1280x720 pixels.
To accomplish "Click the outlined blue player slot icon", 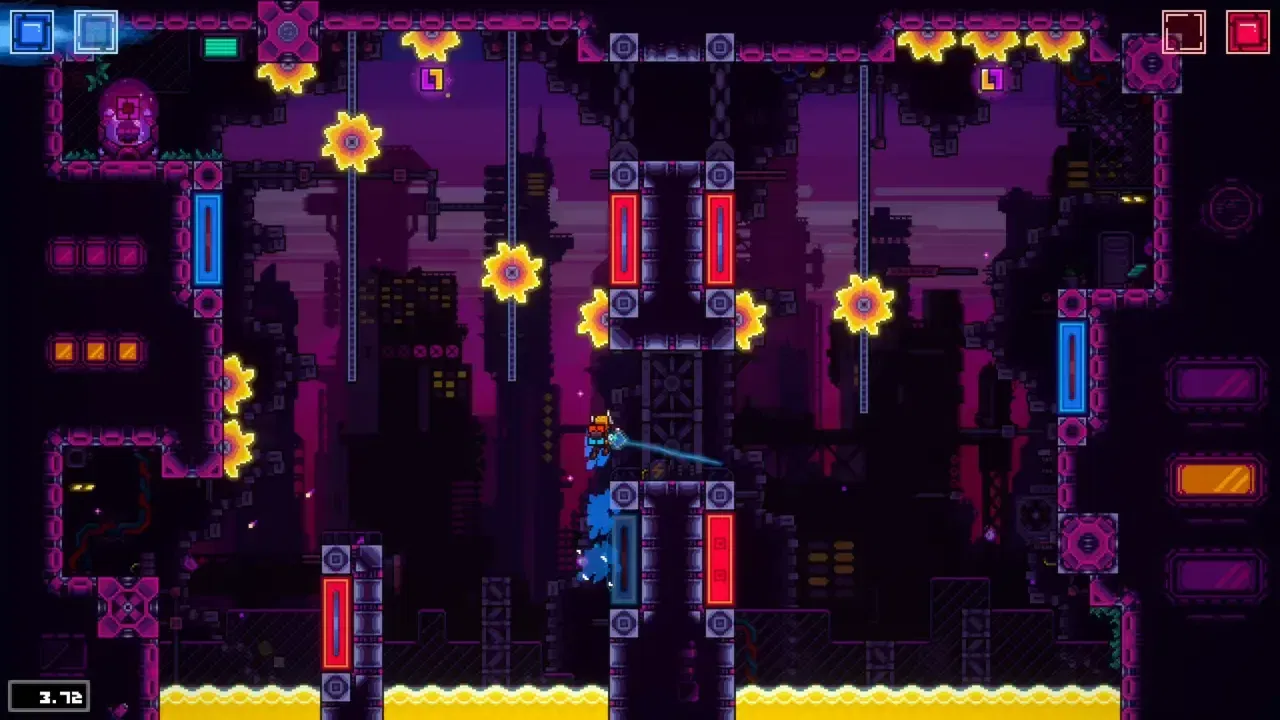I will pos(95,31).
